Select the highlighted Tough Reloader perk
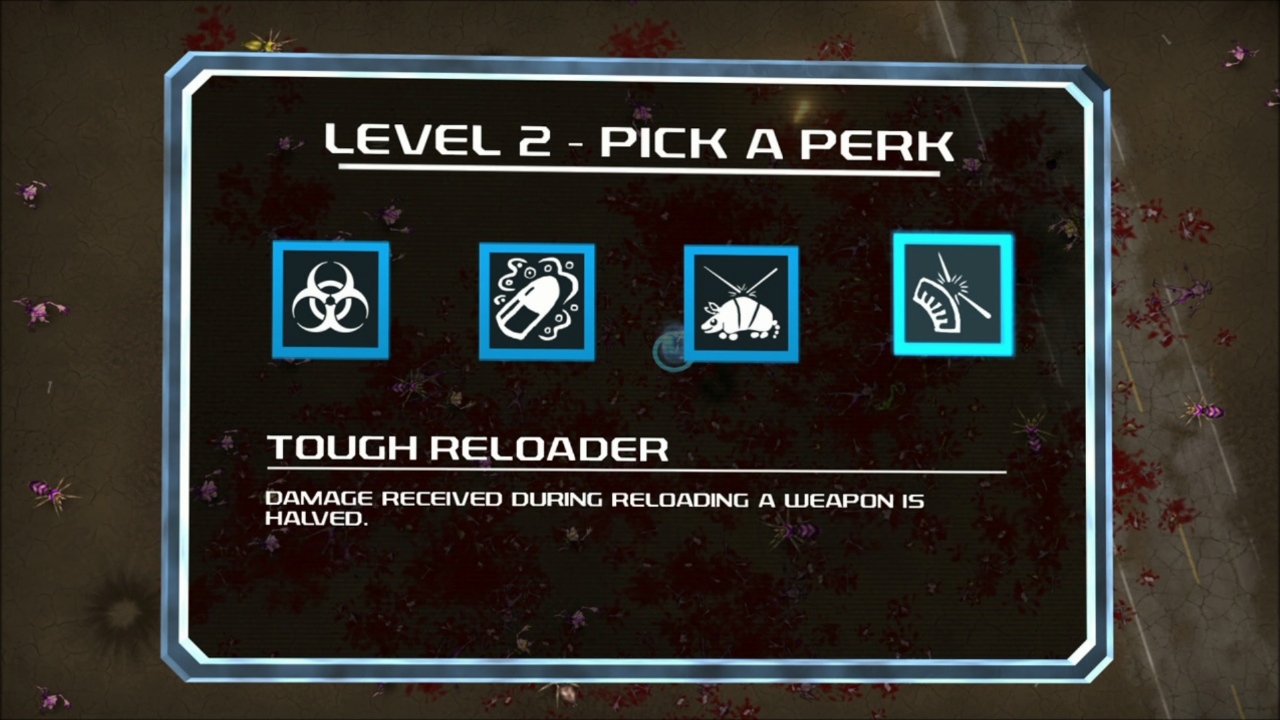1280x720 pixels. click(953, 294)
